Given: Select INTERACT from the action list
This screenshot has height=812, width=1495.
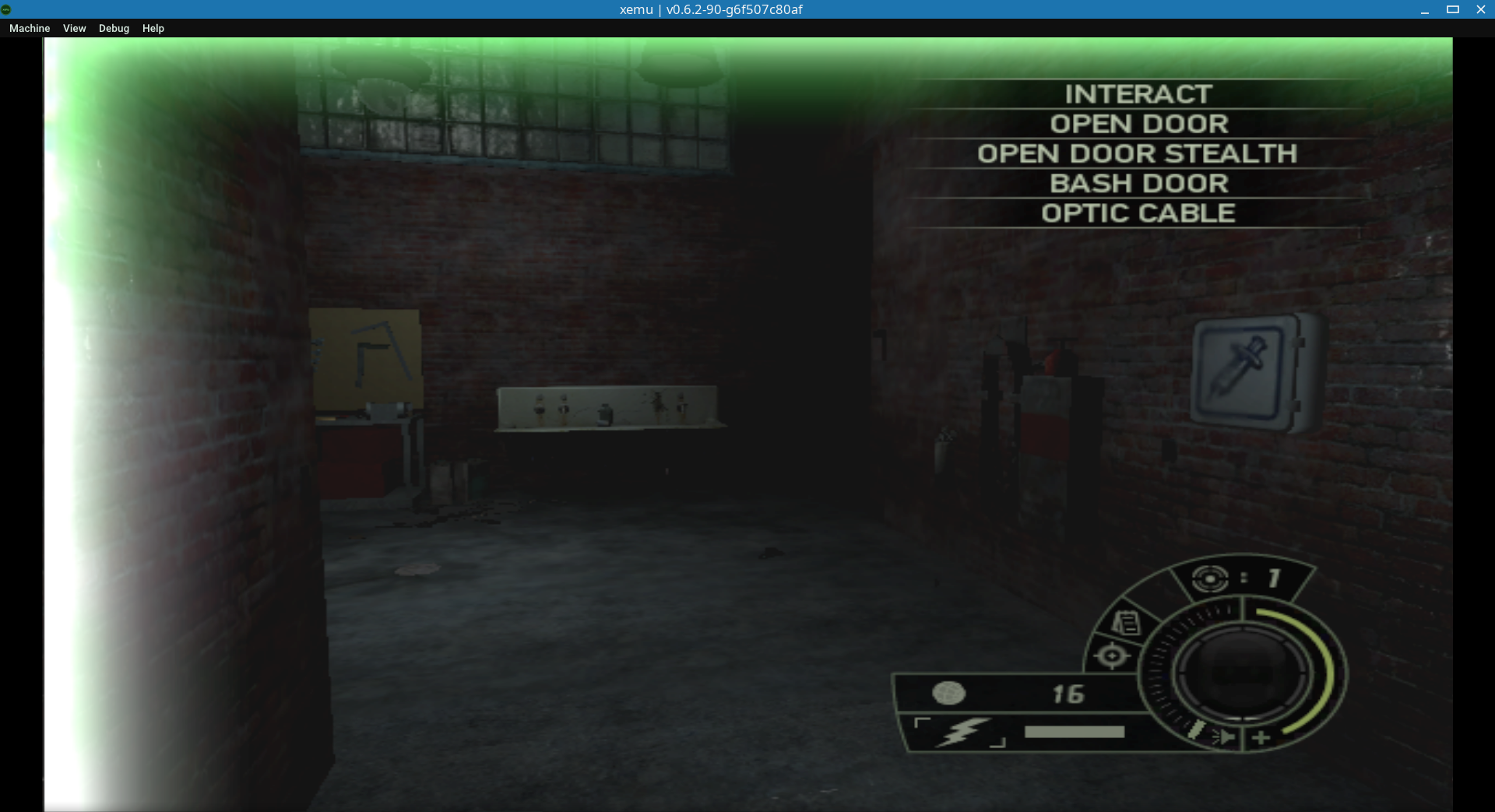Looking at the screenshot, I should (x=1138, y=94).
